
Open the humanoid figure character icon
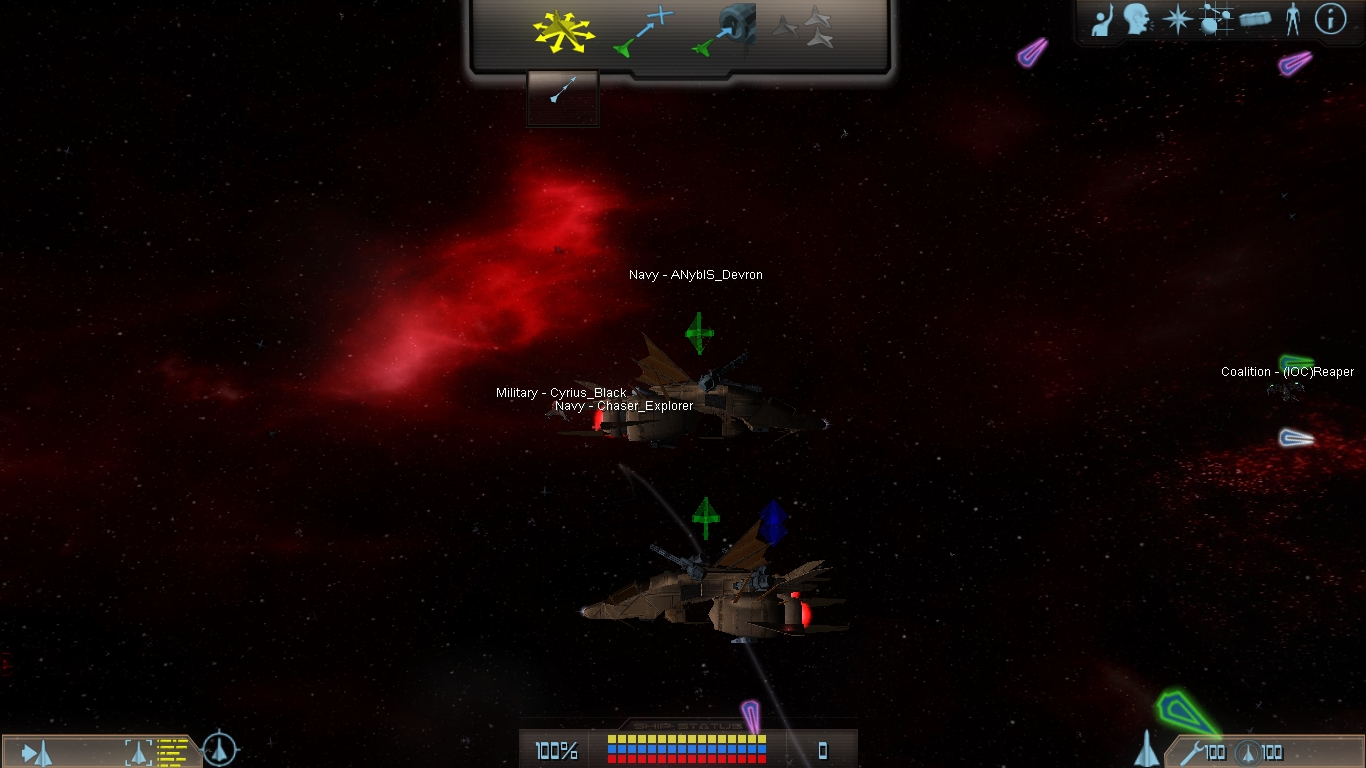(x=1293, y=19)
